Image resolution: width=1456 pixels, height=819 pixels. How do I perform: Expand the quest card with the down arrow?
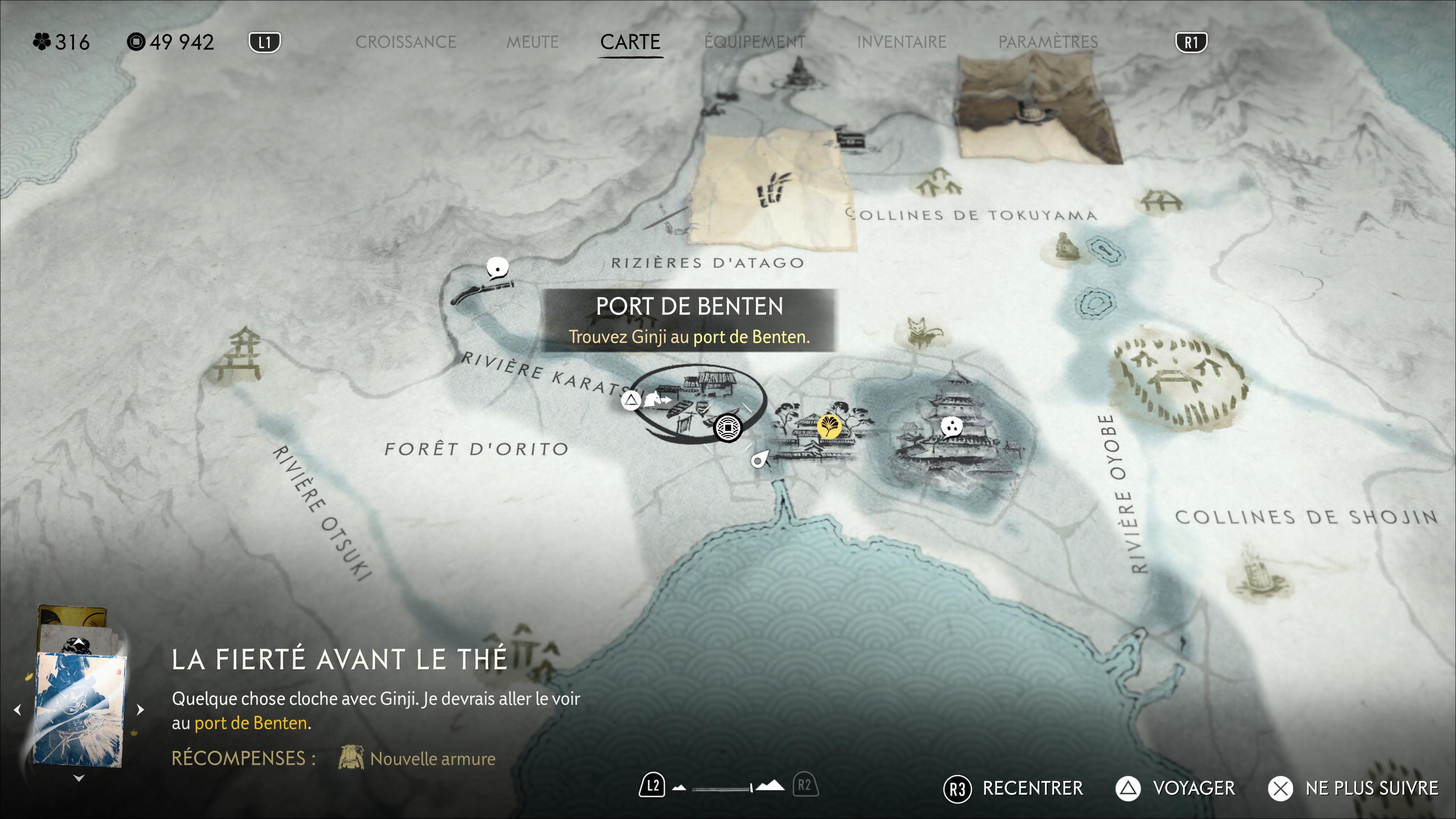click(x=79, y=778)
